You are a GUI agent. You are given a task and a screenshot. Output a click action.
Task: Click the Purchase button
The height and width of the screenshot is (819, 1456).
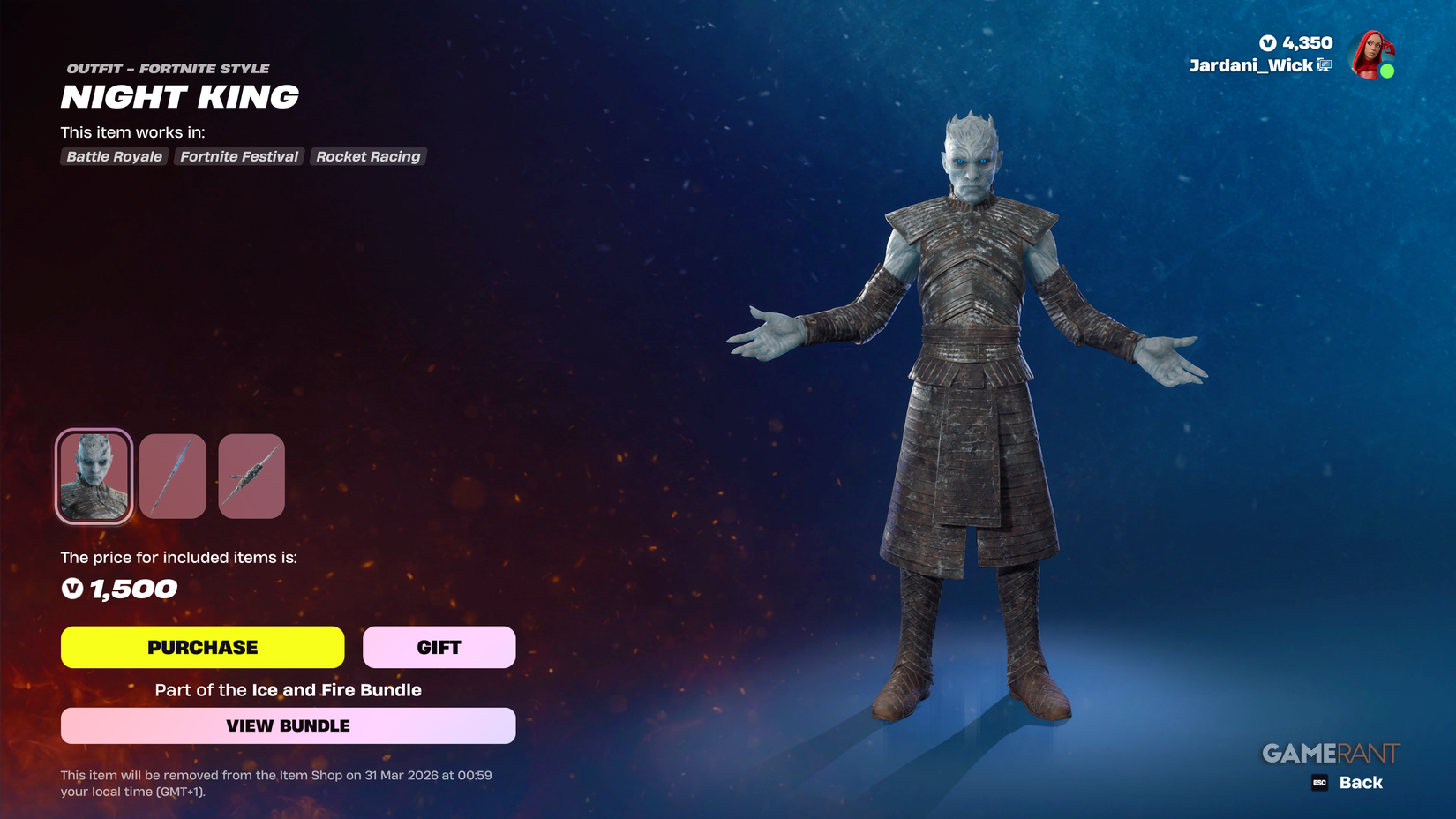[x=202, y=647]
